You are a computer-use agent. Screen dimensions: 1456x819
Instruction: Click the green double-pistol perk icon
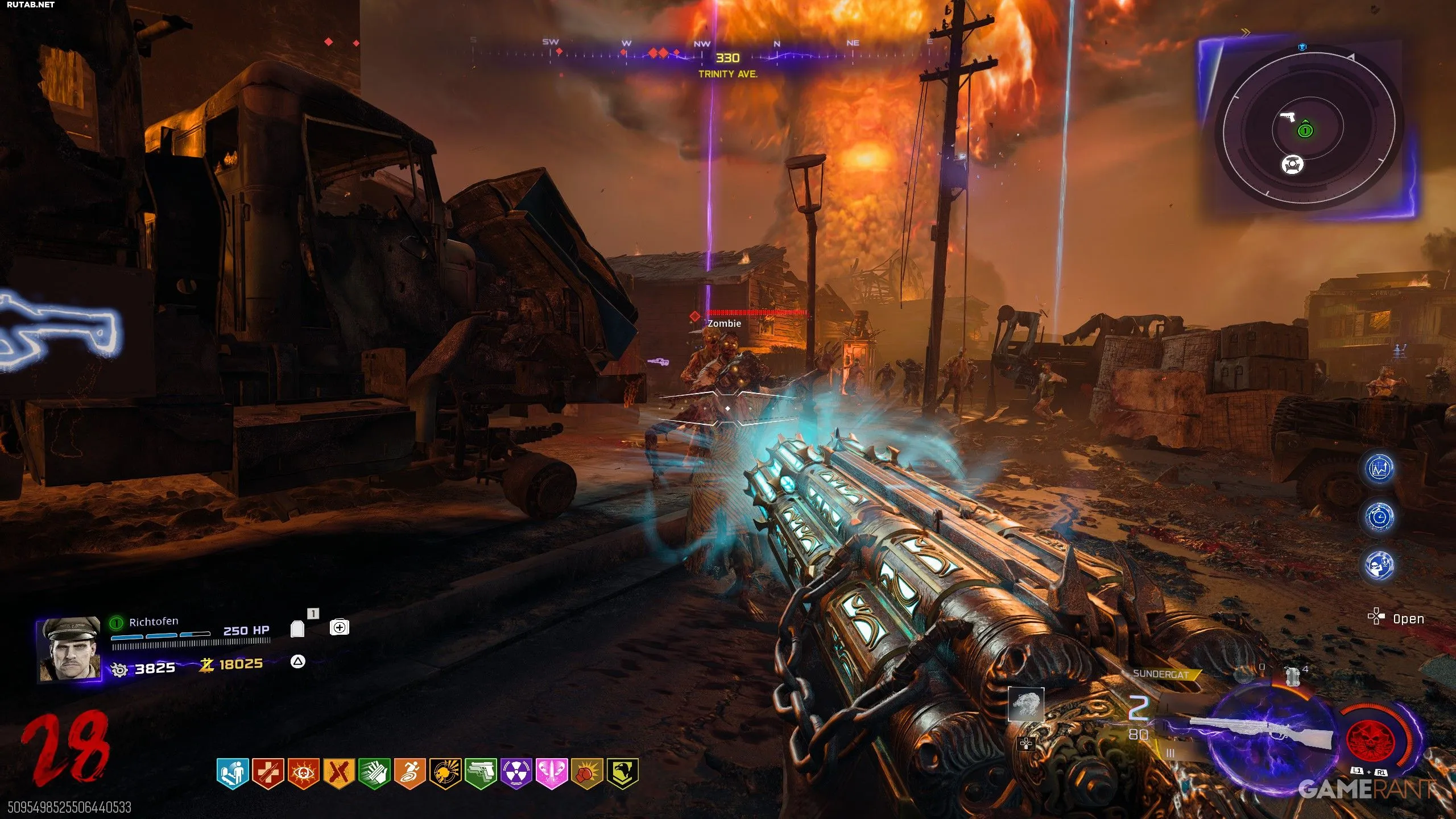[481, 773]
